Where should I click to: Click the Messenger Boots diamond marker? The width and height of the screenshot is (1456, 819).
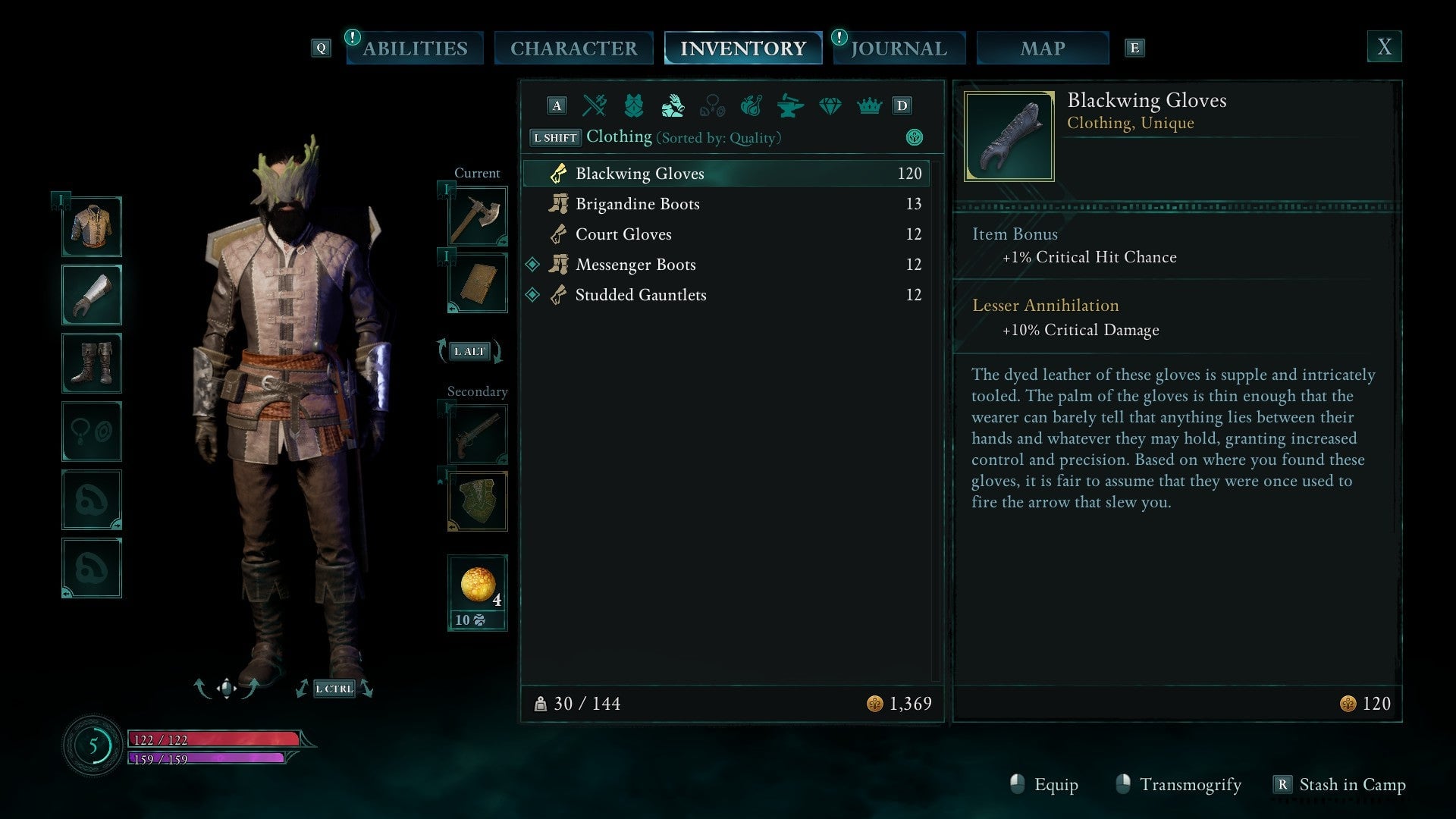click(533, 264)
